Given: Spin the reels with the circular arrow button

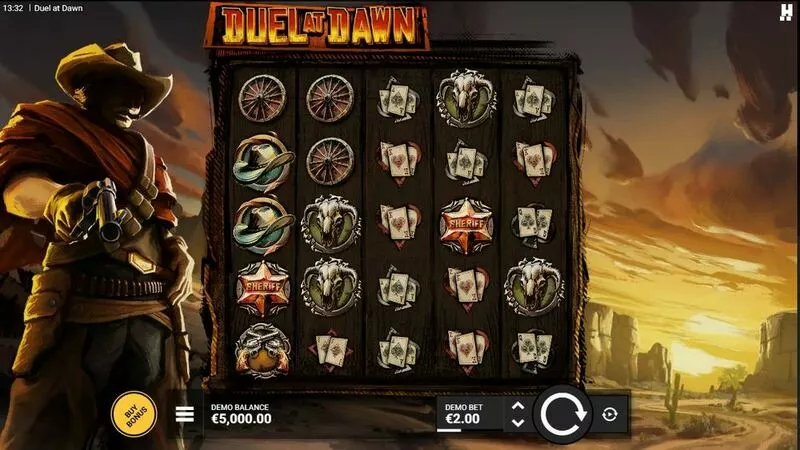Looking at the screenshot, I should 563,413.
